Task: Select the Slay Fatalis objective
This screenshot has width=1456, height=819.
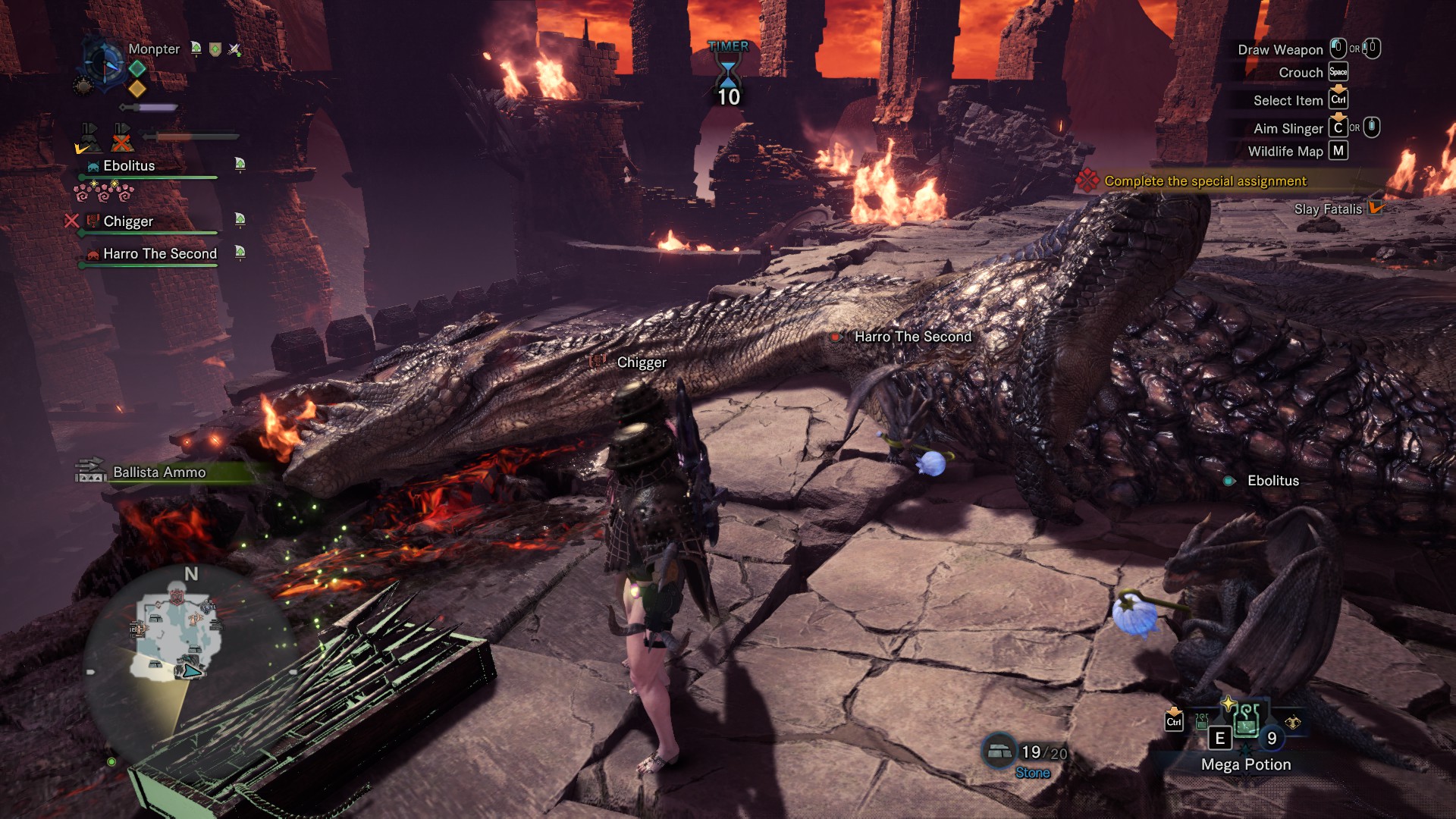Action: coord(1327,209)
